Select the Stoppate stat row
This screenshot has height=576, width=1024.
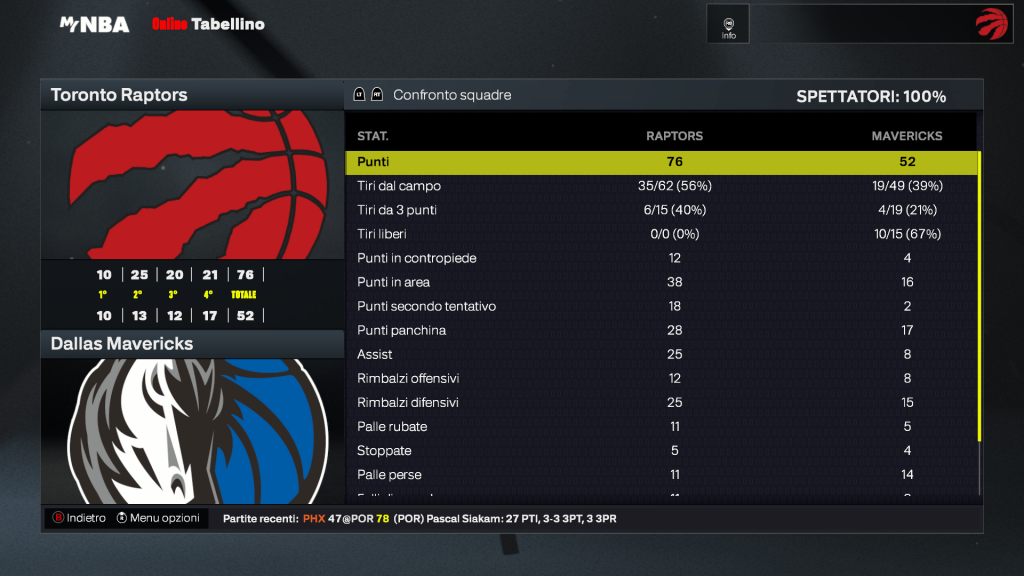[x=660, y=450]
